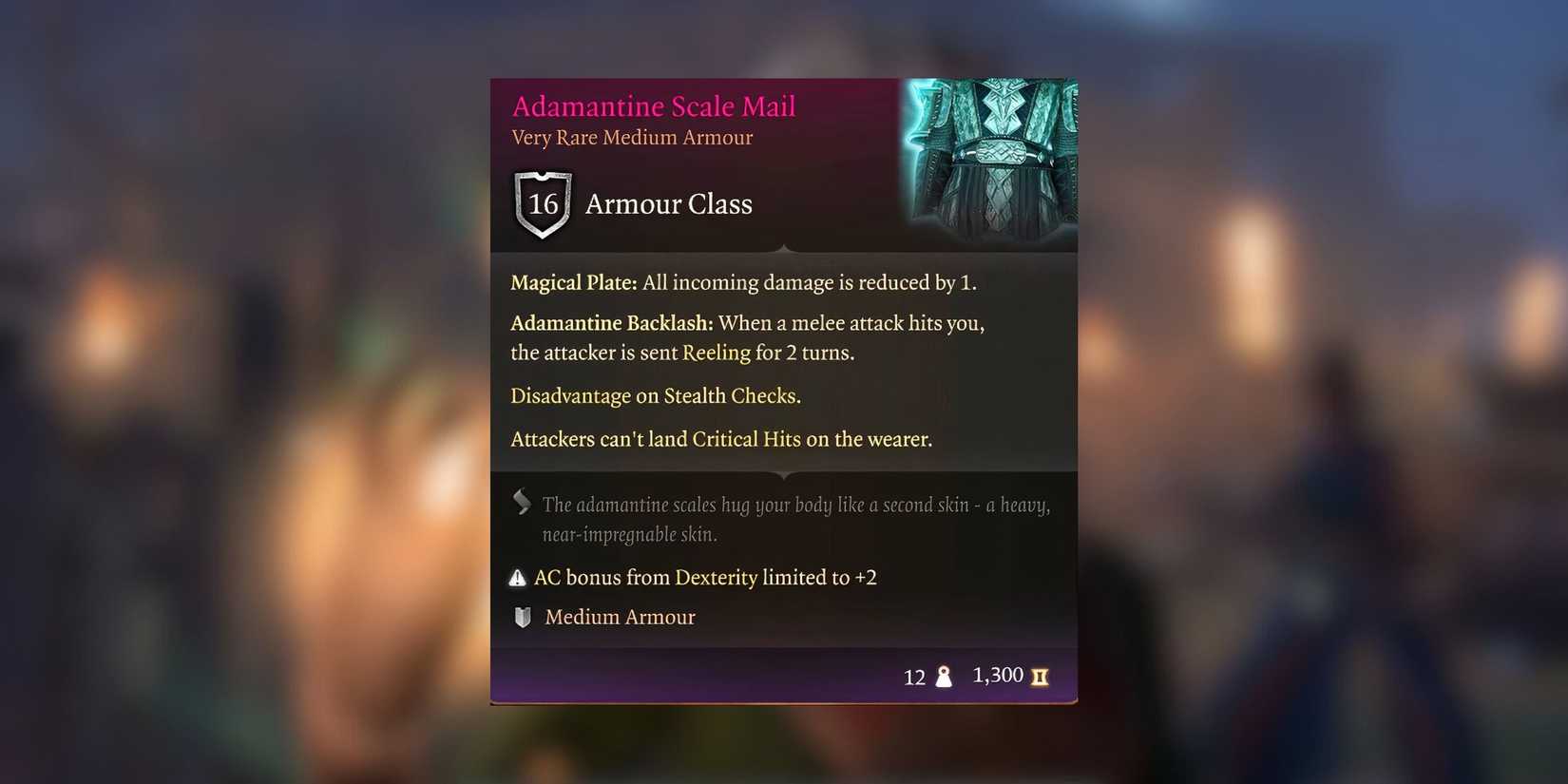This screenshot has width=1568, height=784.
Task: Expand the upper tooltip section divider notch
Action: tap(783, 248)
